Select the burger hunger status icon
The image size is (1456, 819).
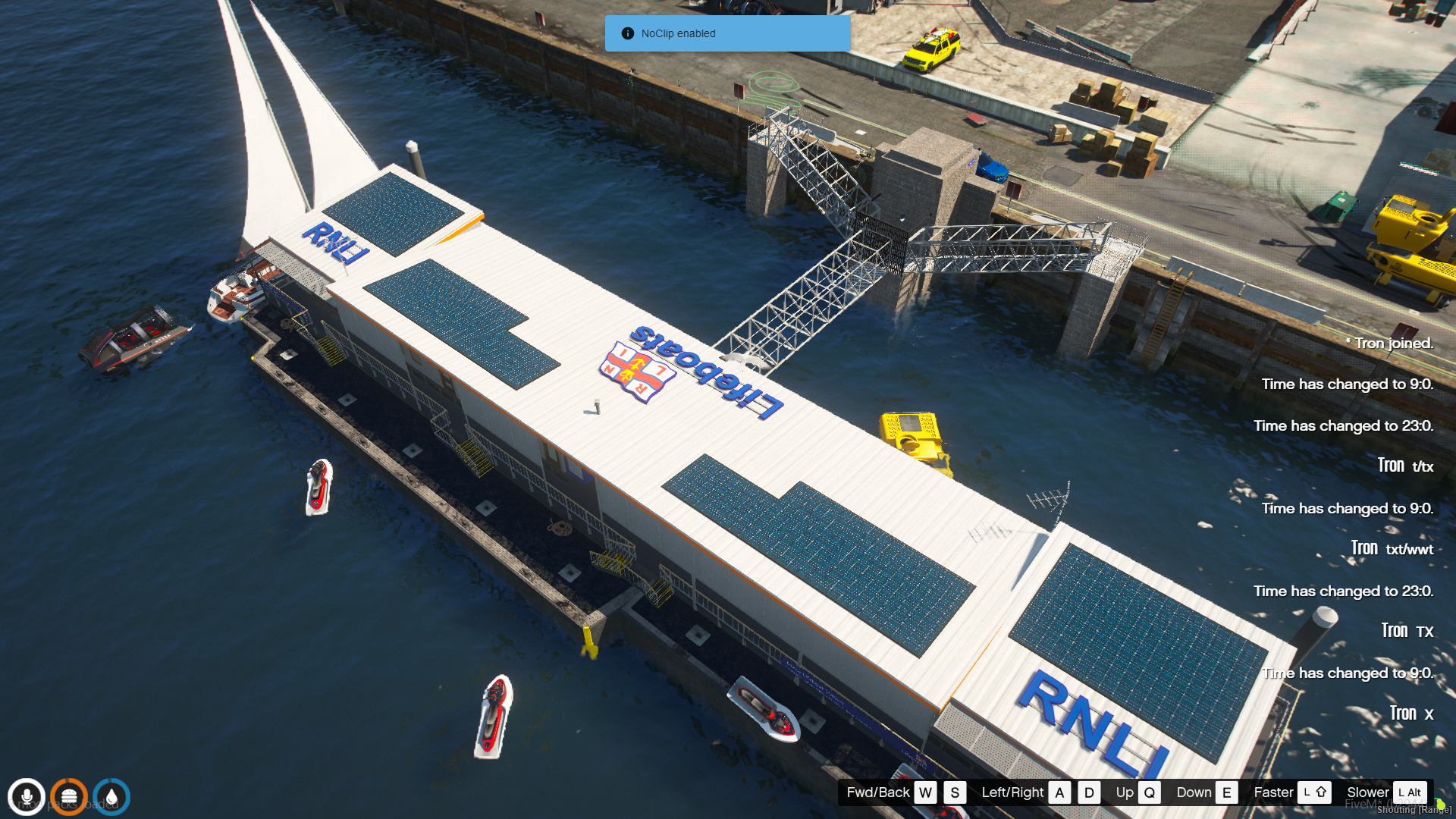69,797
